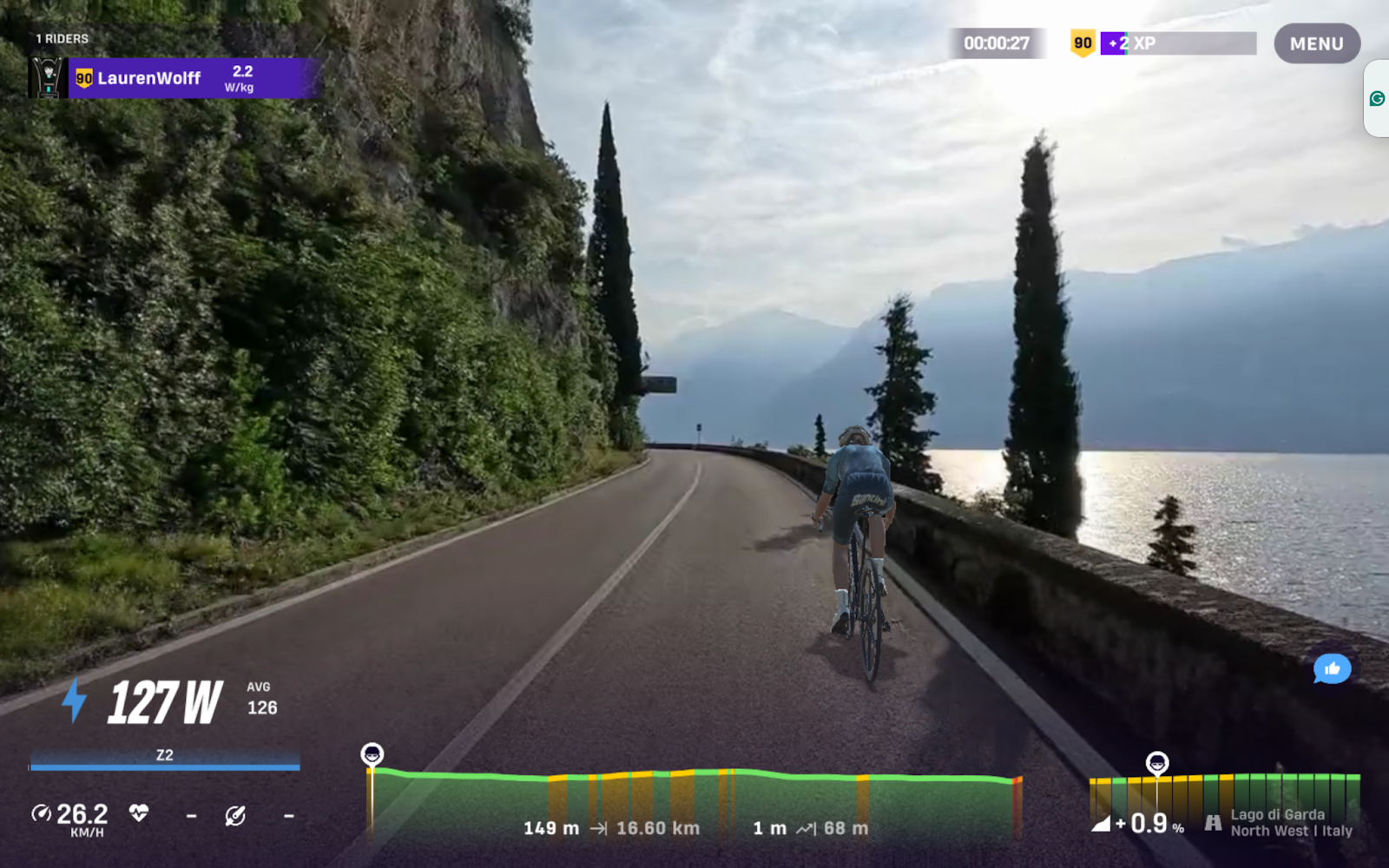
Task: Click LaurenWolff's avatar thumbnail
Action: click(x=45, y=78)
